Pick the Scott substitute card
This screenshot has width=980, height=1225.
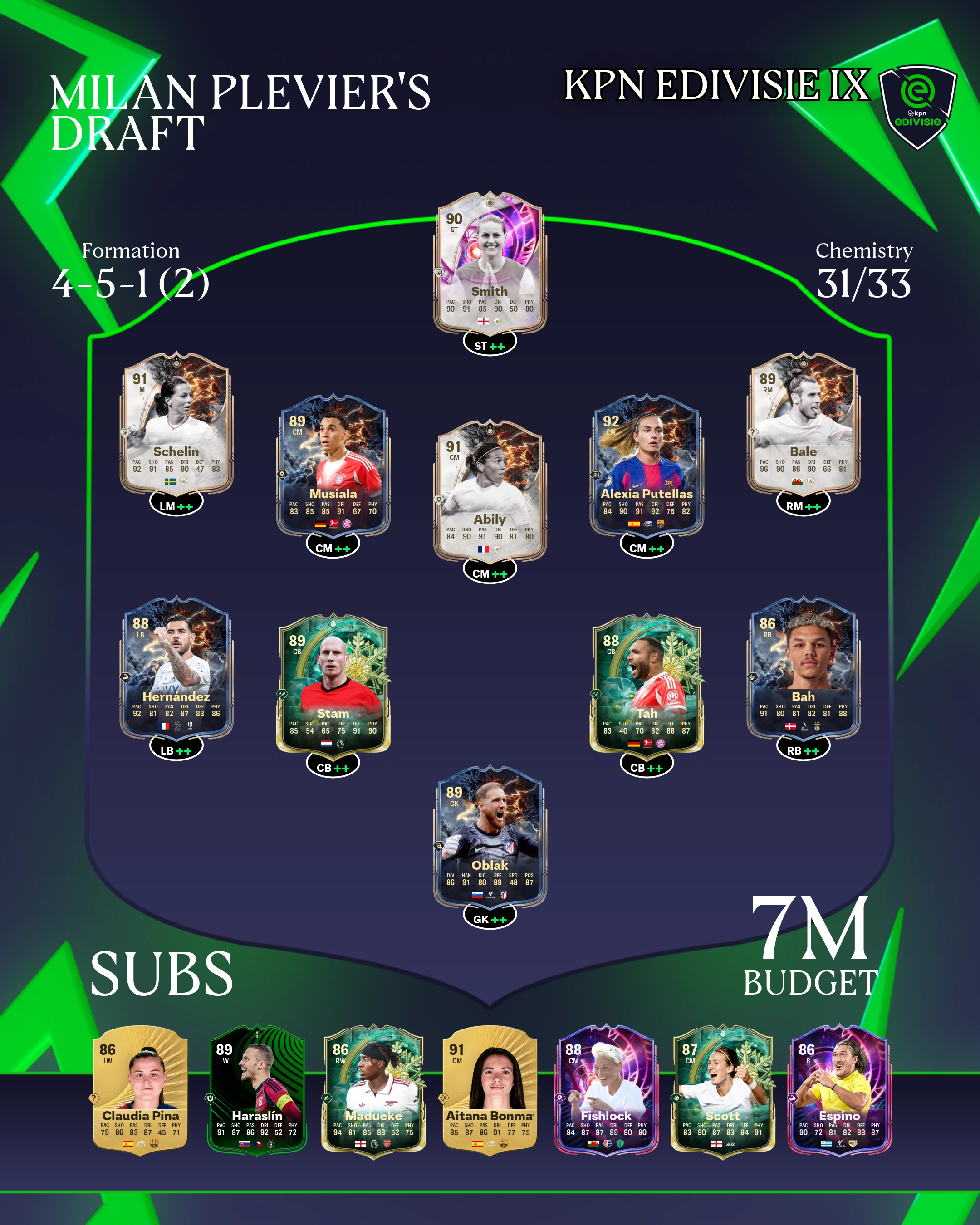[723, 1090]
